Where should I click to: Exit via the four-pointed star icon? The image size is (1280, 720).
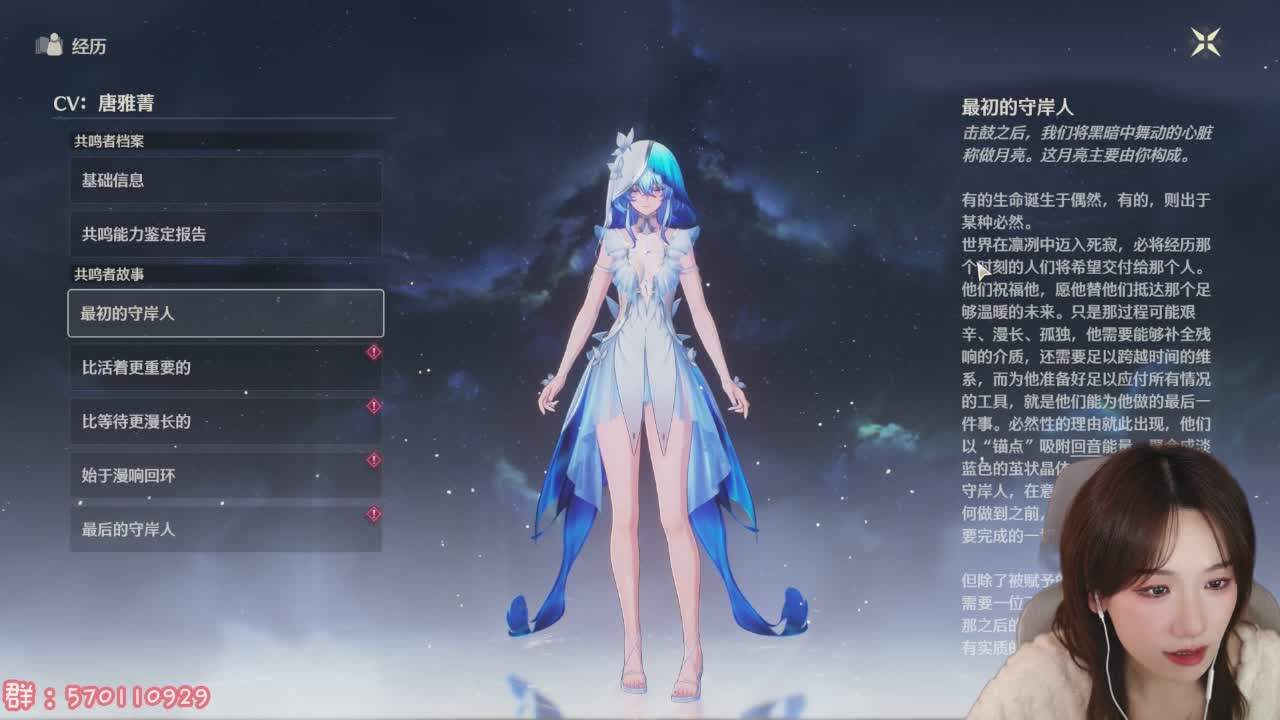(x=1205, y=42)
